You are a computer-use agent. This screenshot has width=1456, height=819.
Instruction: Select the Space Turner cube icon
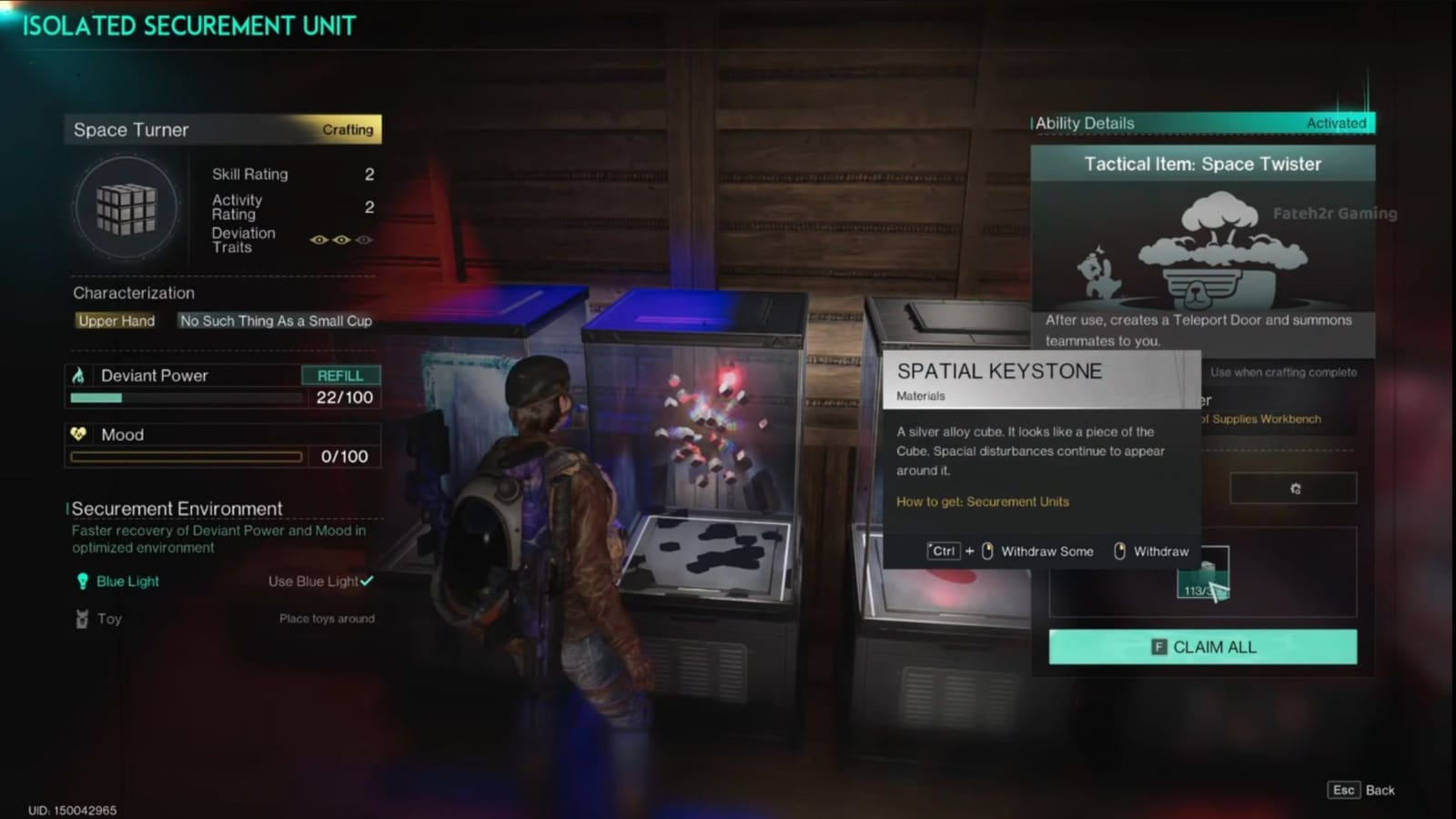point(126,208)
